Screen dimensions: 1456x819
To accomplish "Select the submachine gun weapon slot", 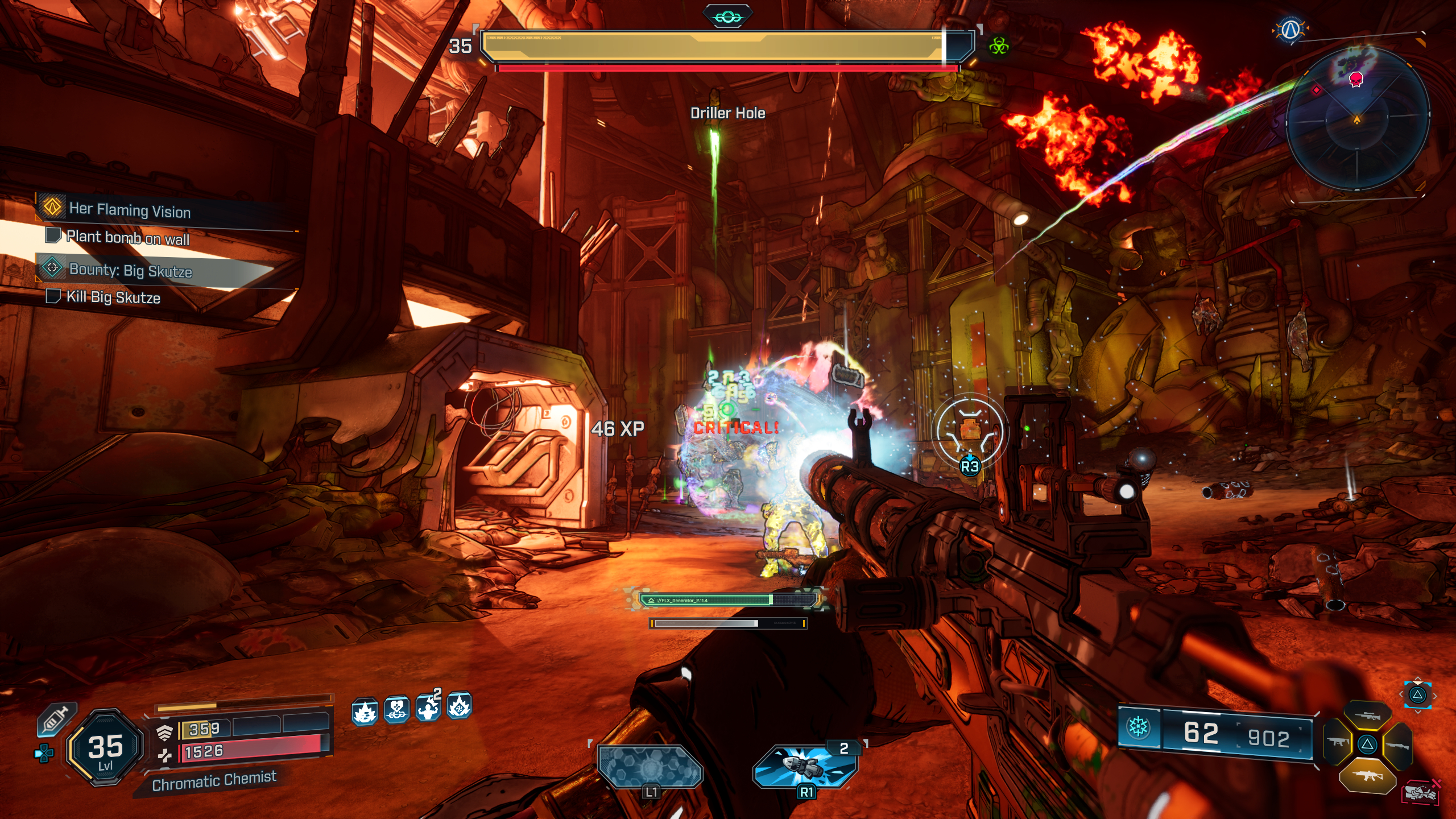I will tap(1338, 742).
